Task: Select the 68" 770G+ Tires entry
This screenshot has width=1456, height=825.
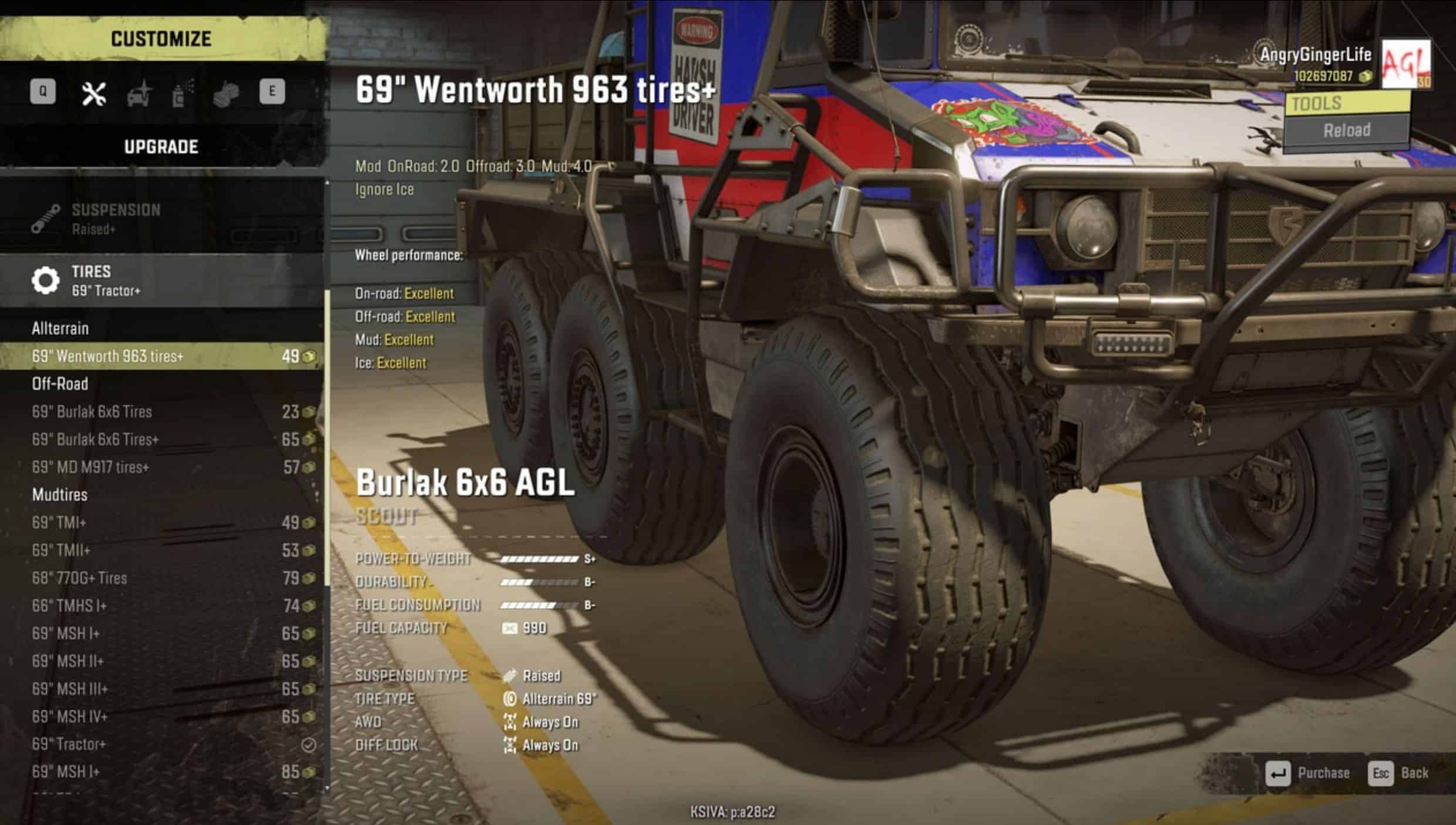Action: tap(162, 578)
